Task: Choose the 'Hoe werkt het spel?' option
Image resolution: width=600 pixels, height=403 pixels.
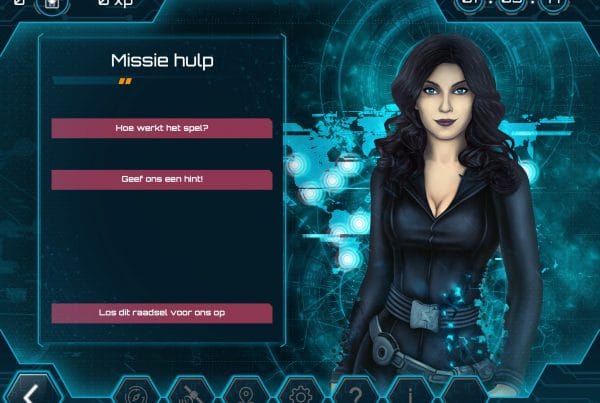Action: (x=161, y=128)
